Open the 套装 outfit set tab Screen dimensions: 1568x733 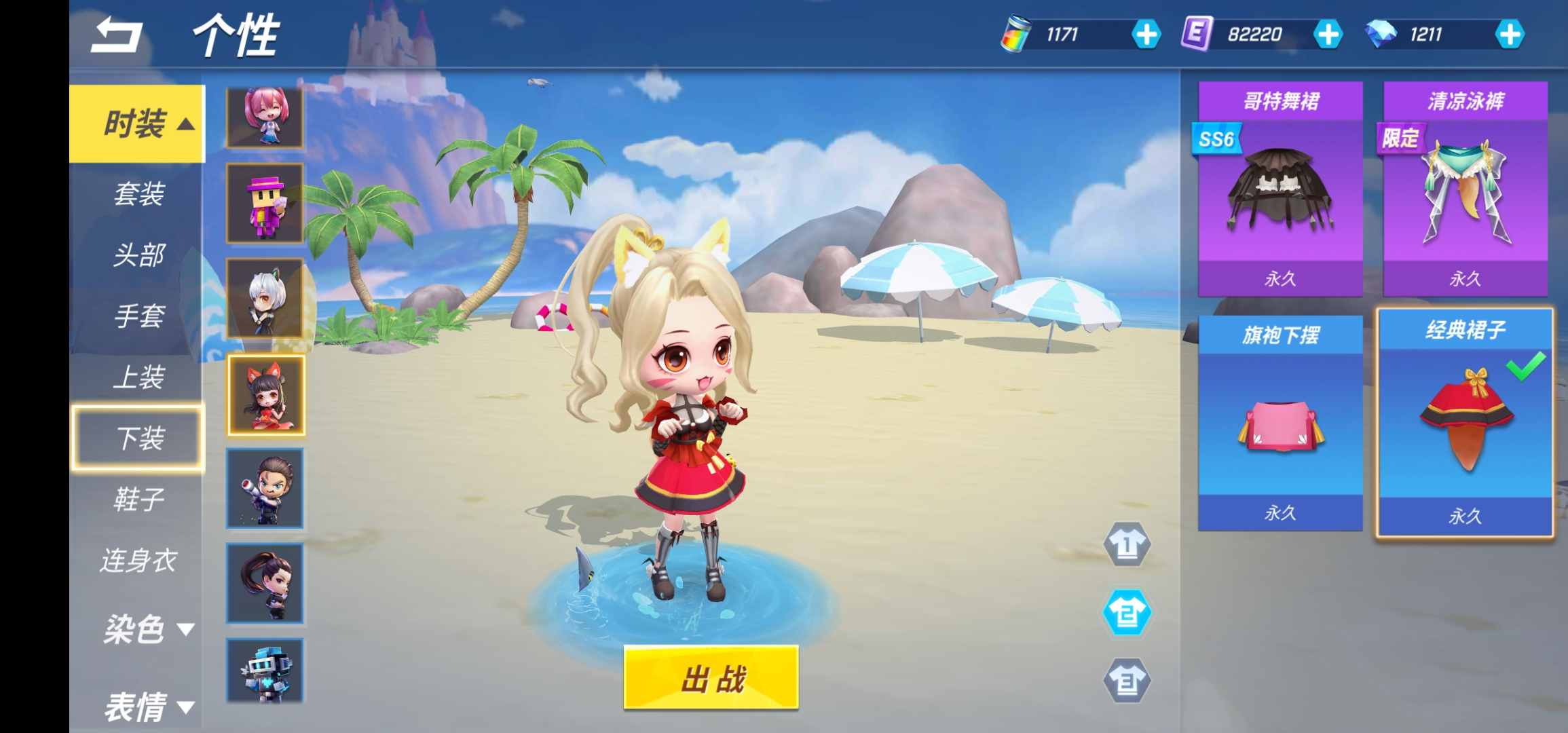(x=138, y=194)
